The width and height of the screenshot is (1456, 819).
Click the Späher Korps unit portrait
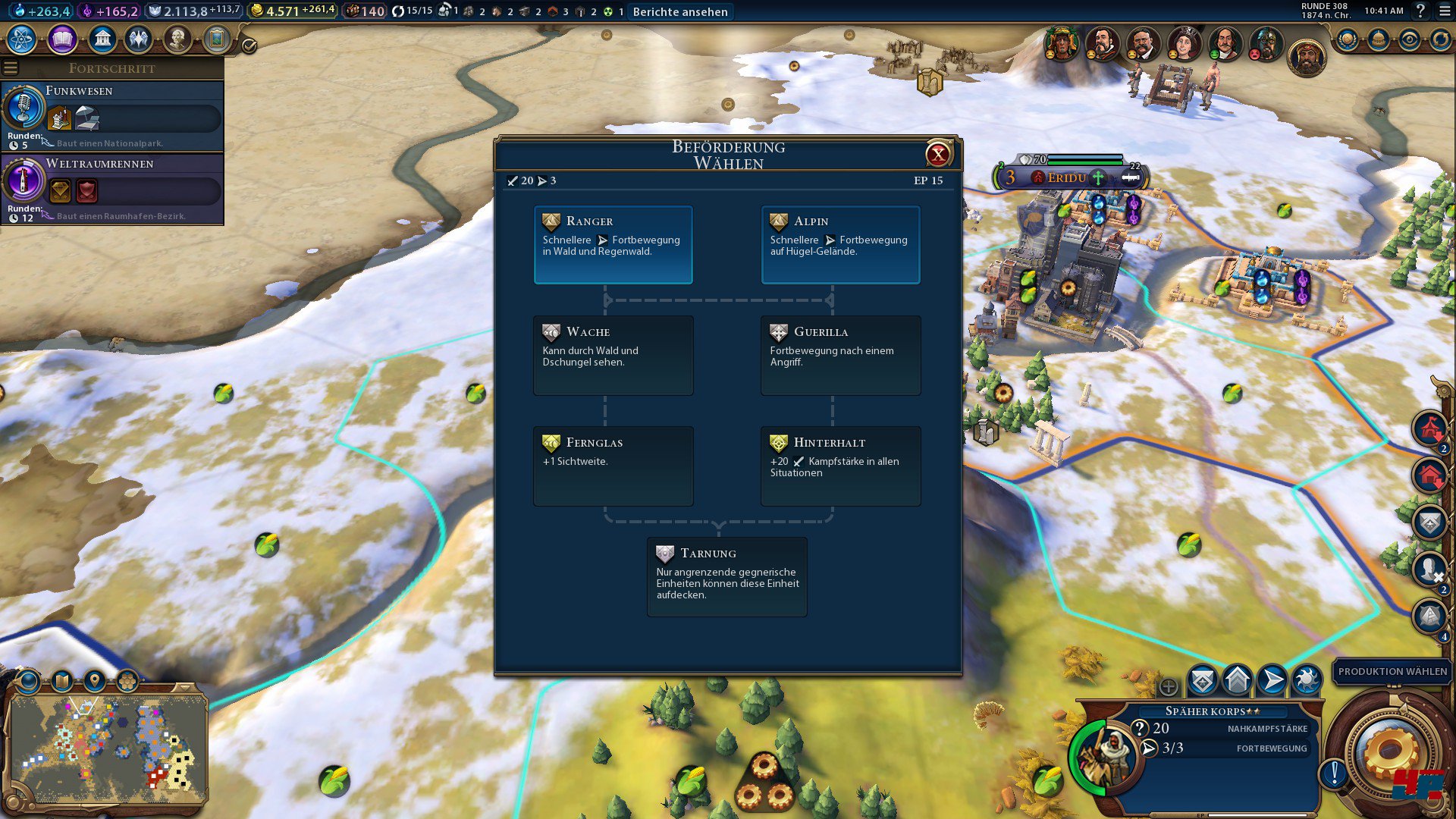tap(1103, 754)
